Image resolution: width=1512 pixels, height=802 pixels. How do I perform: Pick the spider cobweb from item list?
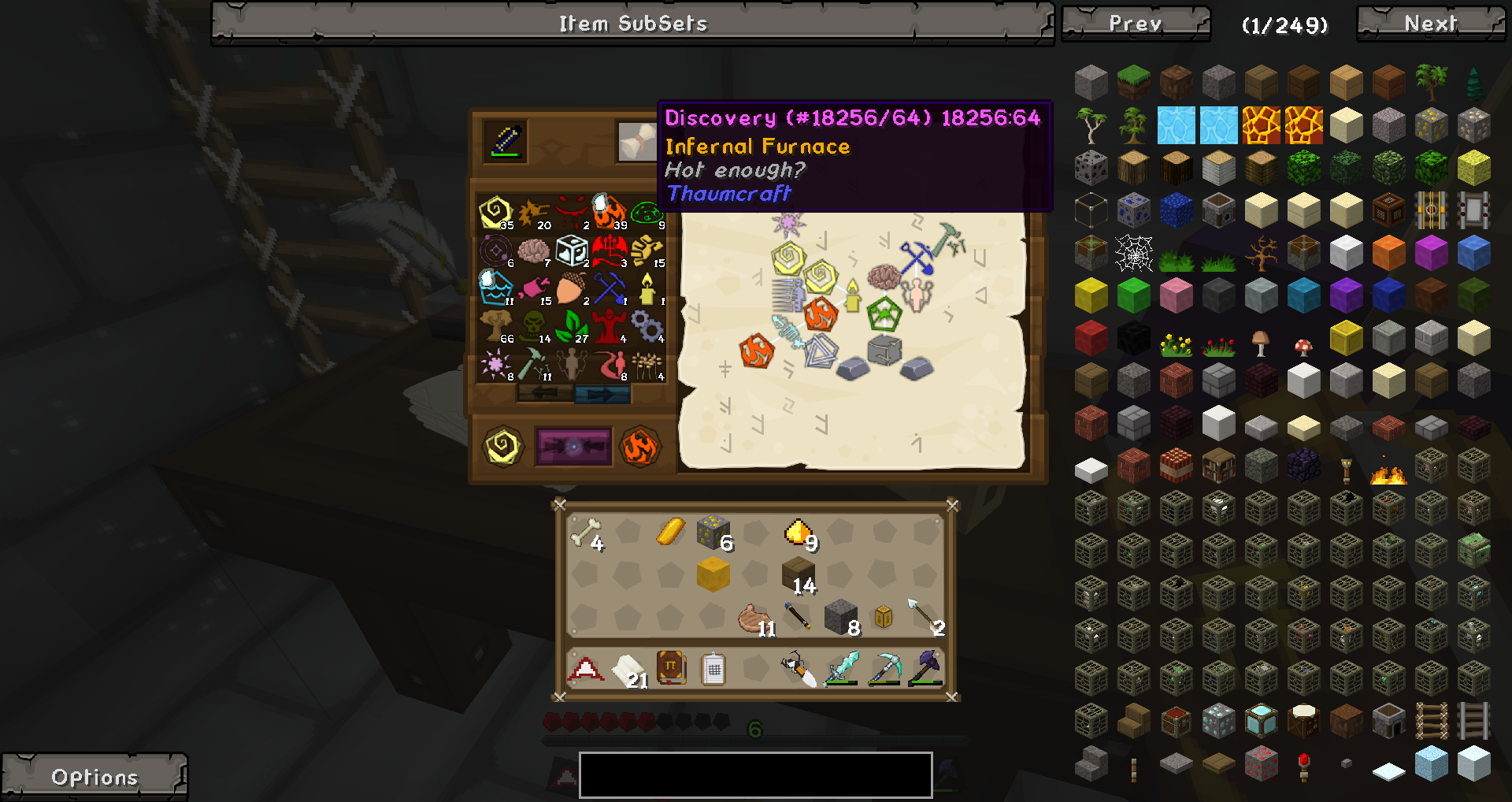1134,254
